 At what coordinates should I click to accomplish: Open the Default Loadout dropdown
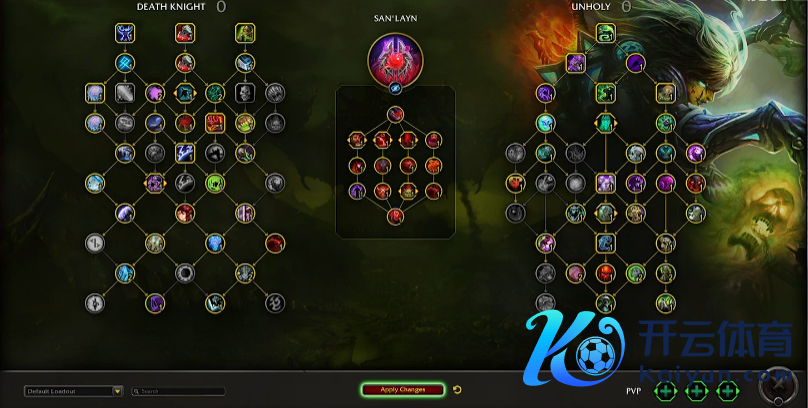117,391
